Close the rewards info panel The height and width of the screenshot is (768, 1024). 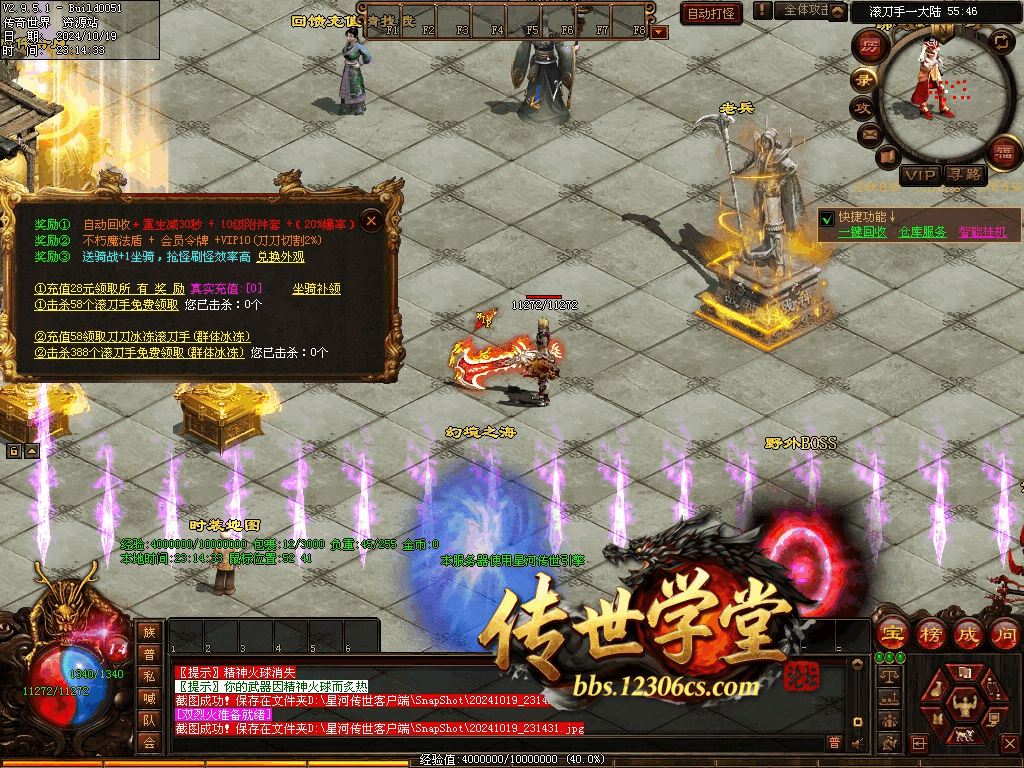pos(371,220)
